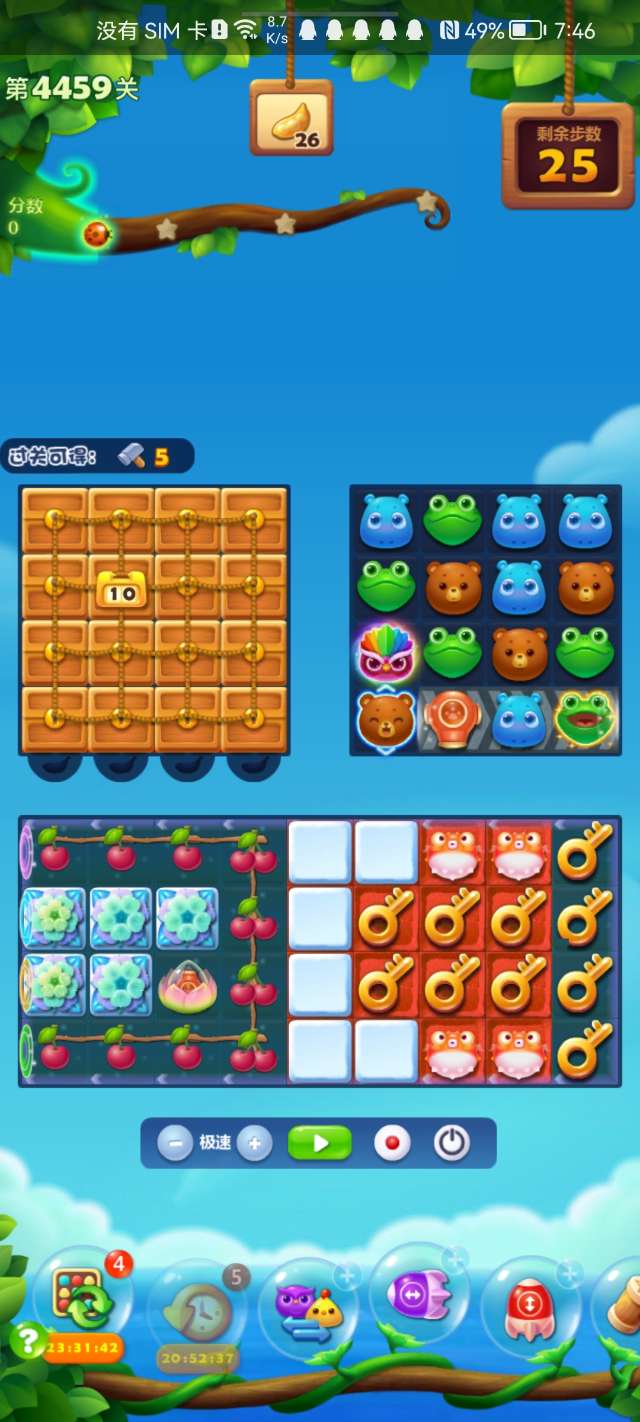
Task: Start playback with the green play button
Action: pyautogui.click(x=320, y=1143)
